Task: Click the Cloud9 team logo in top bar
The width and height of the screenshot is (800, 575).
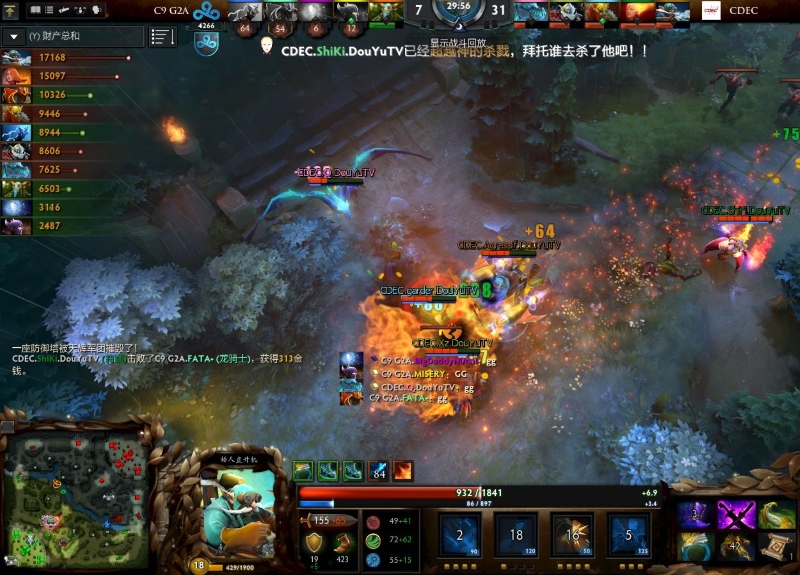Action: pos(205,13)
